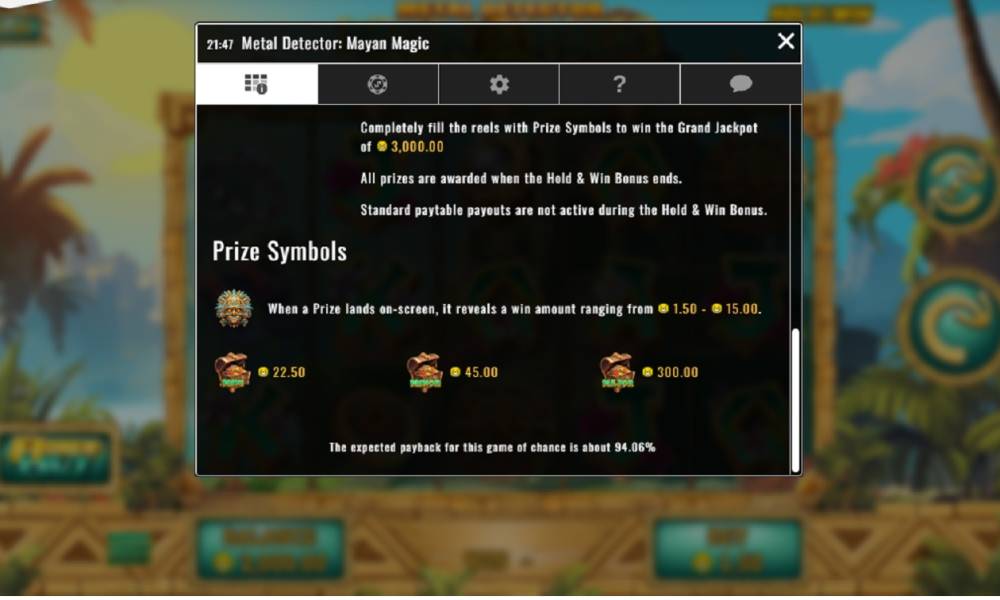Switch to the paytable info tab
This screenshot has height=600, width=1000.
[256, 84]
